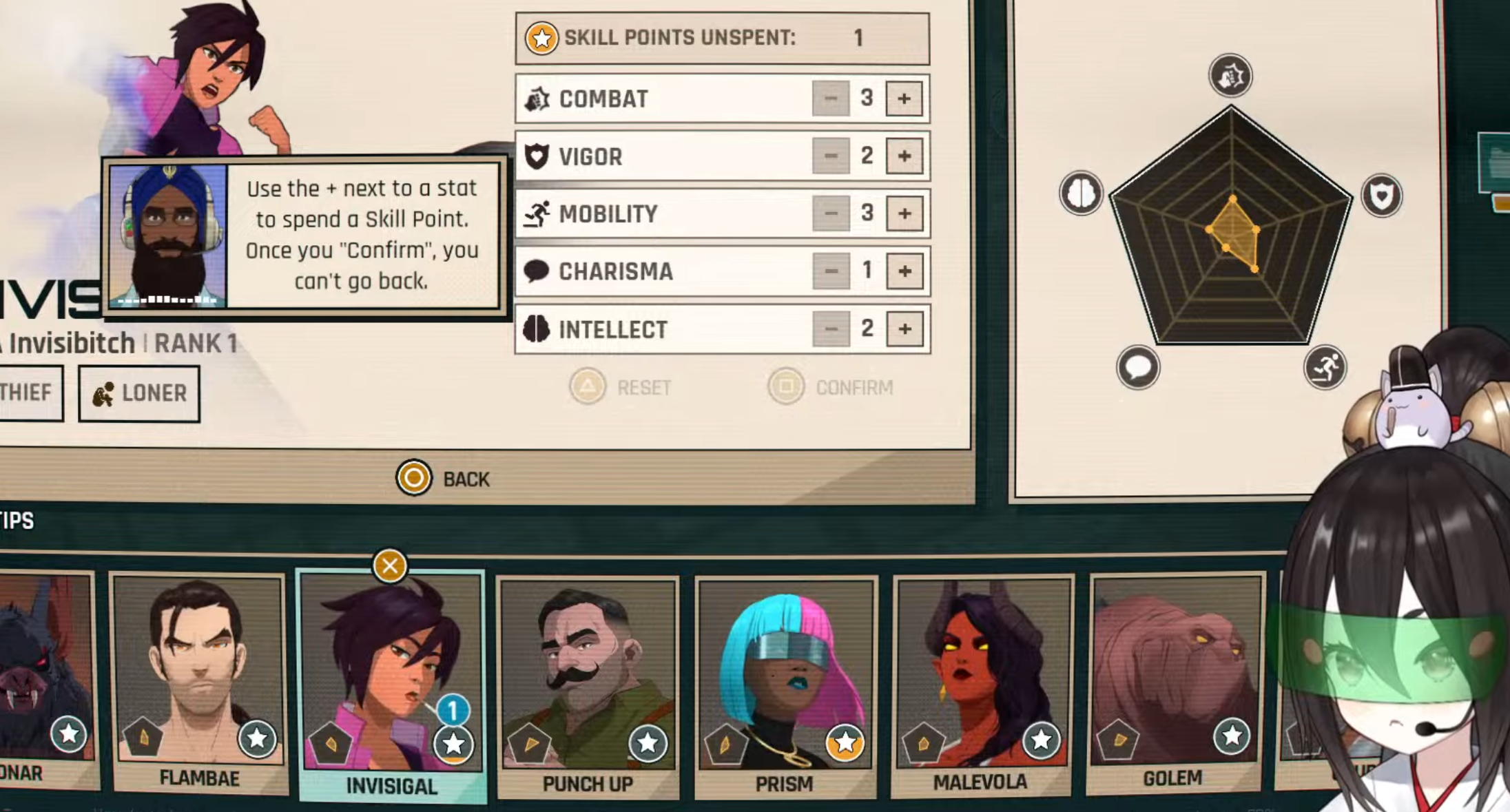The image size is (1510, 812).
Task: Increase the Vigor stat with plus
Action: tap(904, 156)
